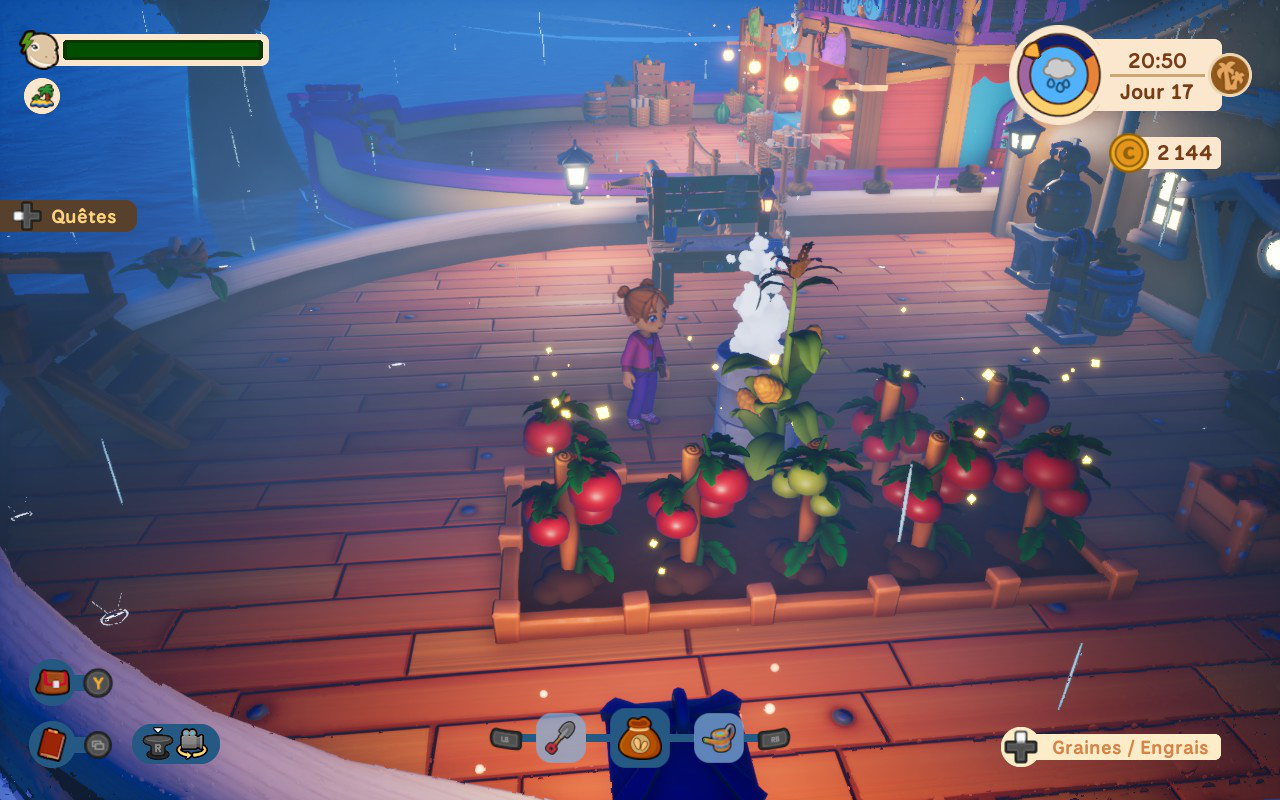Select the small island icon under the portrait
The height and width of the screenshot is (800, 1280).
tap(42, 96)
